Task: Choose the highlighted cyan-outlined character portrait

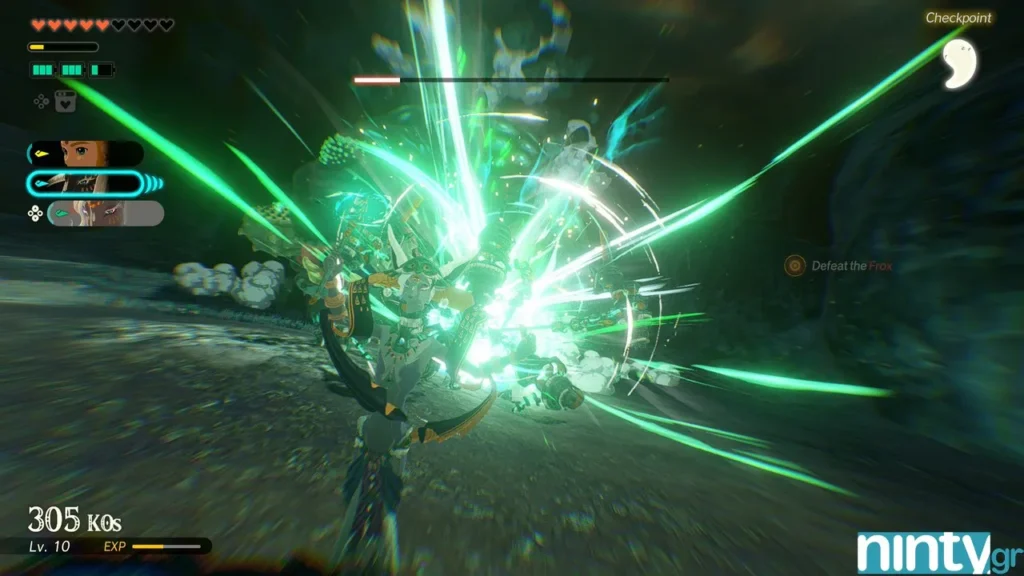Action: [86, 183]
